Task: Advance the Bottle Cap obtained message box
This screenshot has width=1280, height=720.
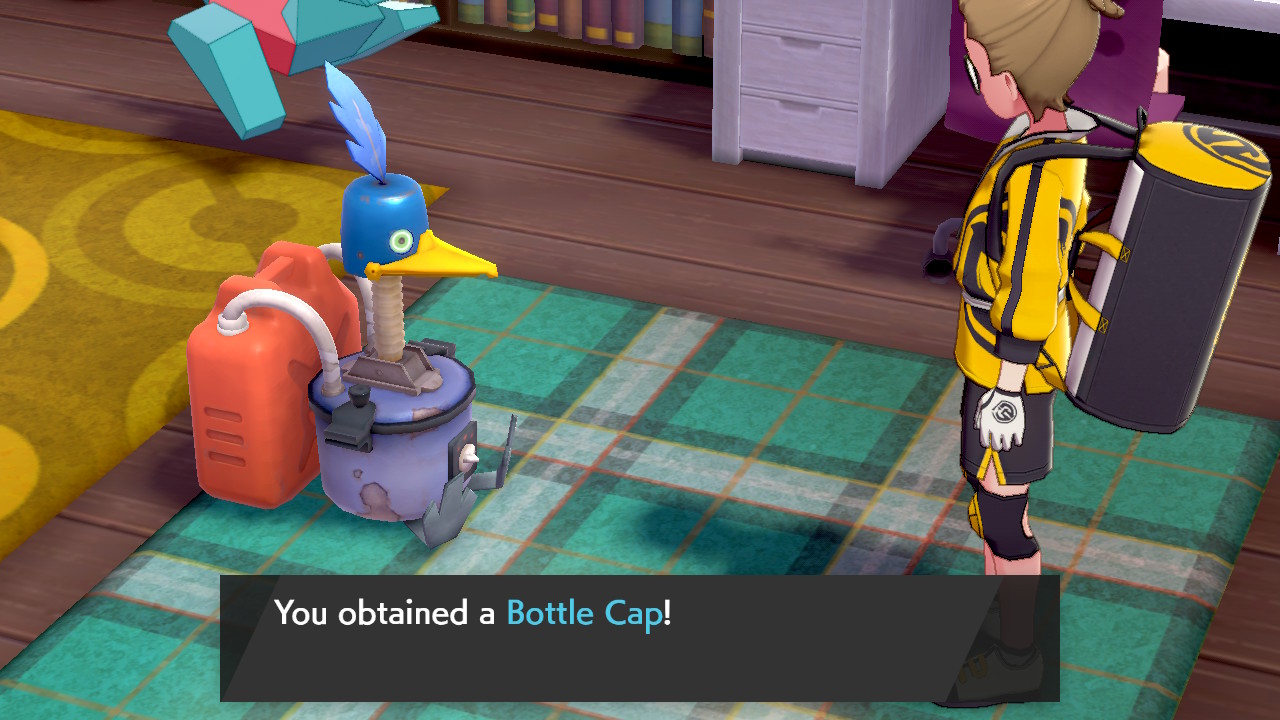Action: (x=640, y=637)
